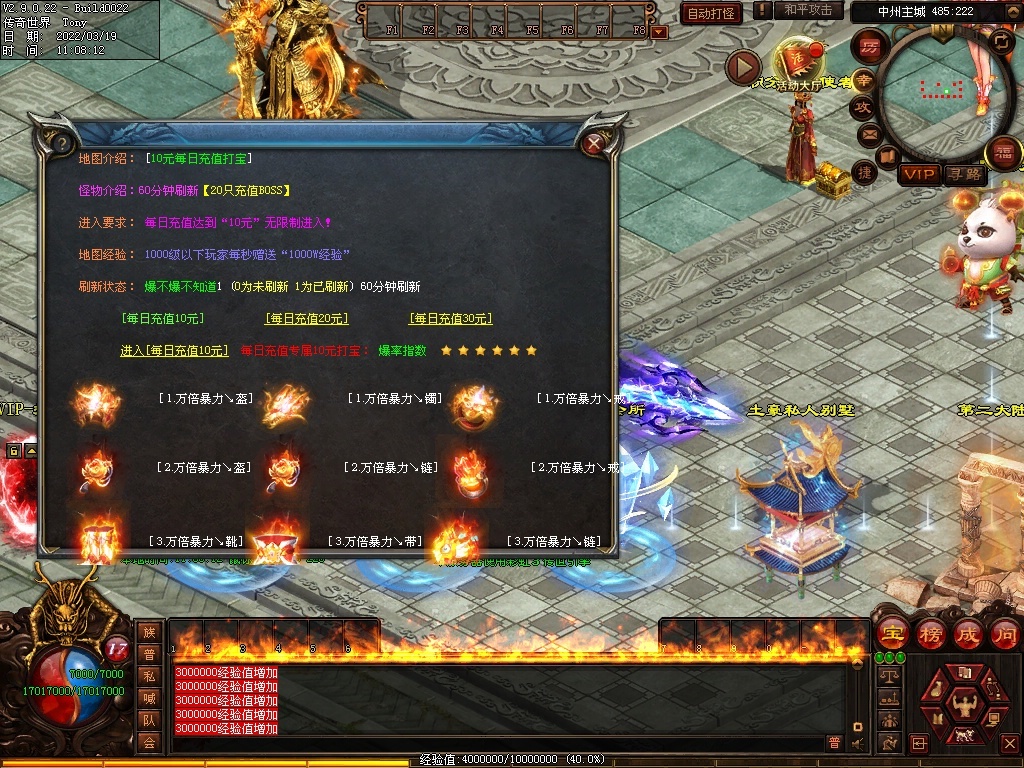Open the VIP panel
The height and width of the screenshot is (768, 1024).
[918, 174]
